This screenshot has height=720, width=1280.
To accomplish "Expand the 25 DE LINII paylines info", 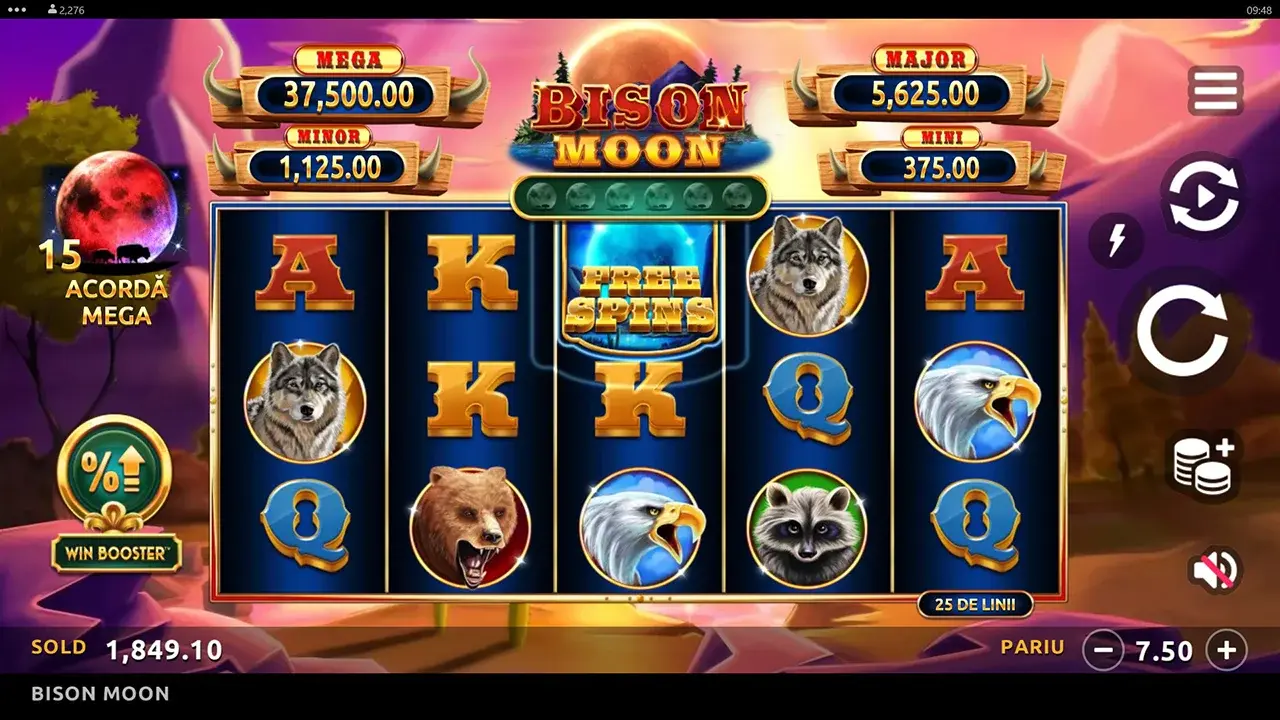I will 975,604.
